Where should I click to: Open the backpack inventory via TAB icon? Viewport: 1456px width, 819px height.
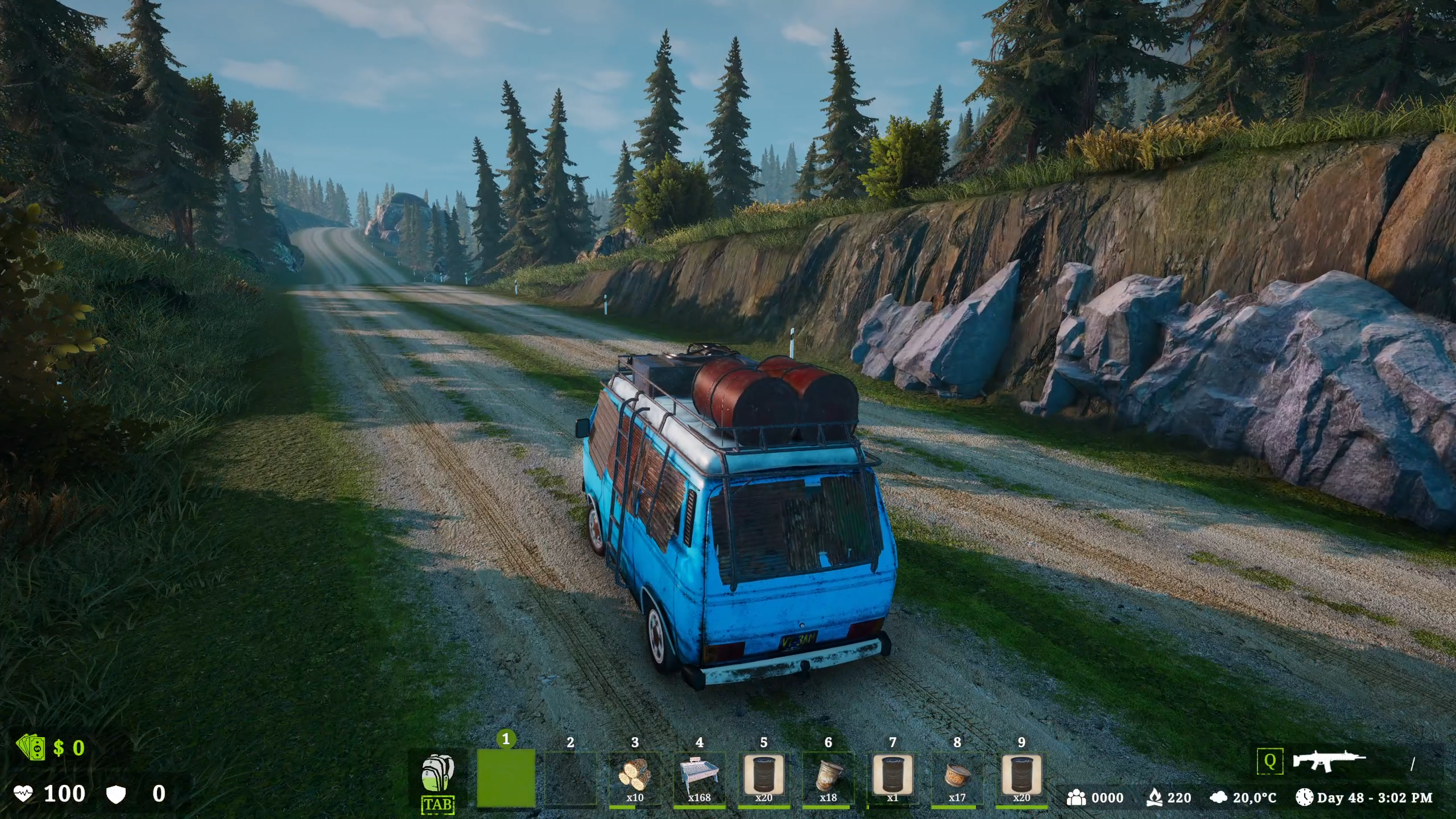click(x=438, y=773)
